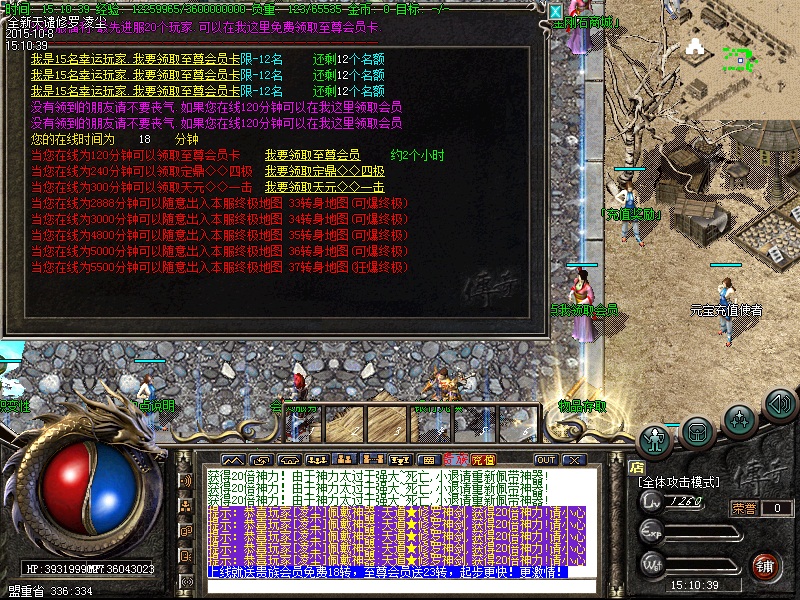Click the chat message log area

[395, 520]
